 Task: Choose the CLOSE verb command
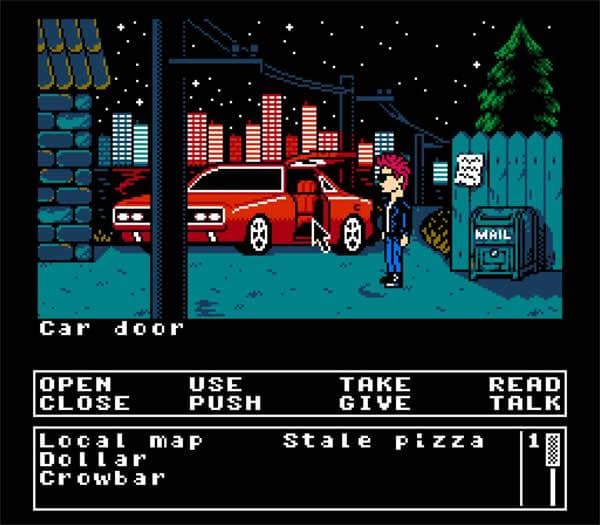coord(85,403)
